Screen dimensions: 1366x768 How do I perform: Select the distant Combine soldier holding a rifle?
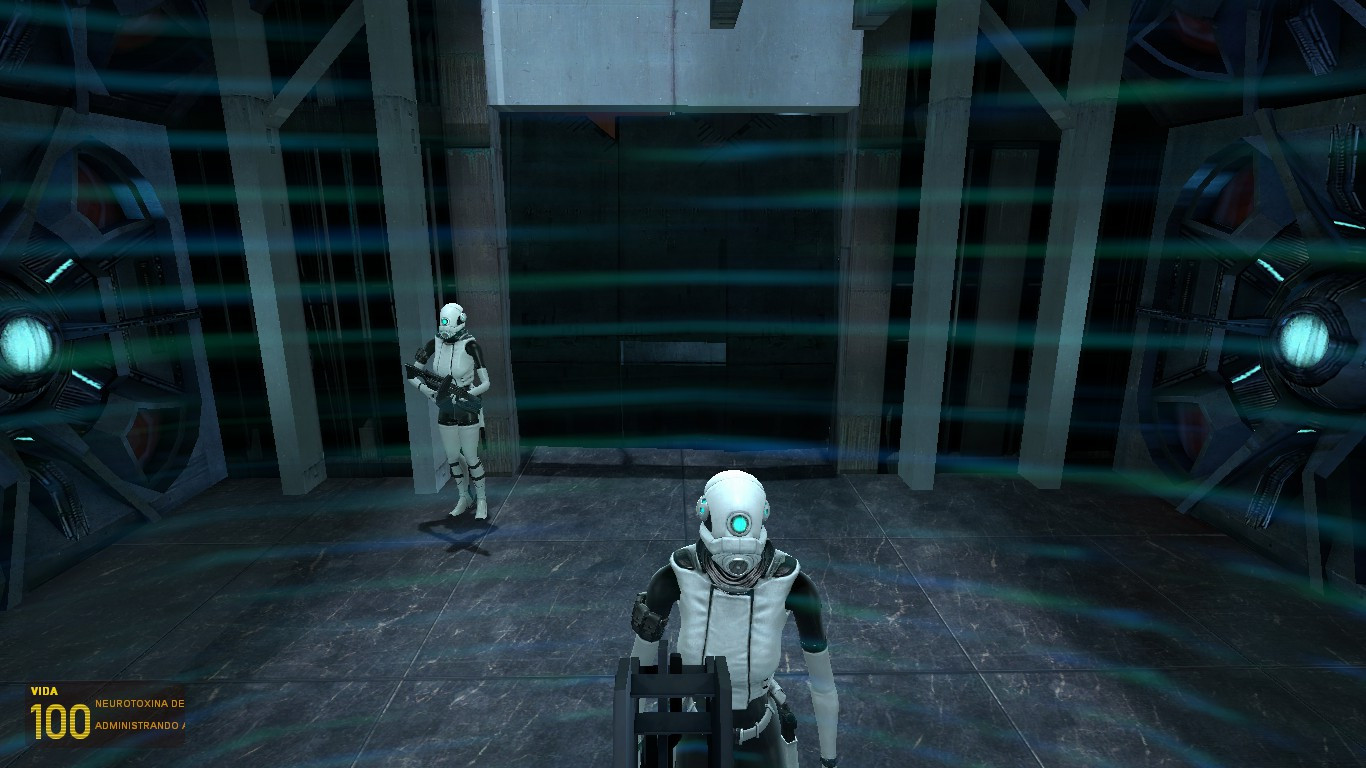(450, 390)
